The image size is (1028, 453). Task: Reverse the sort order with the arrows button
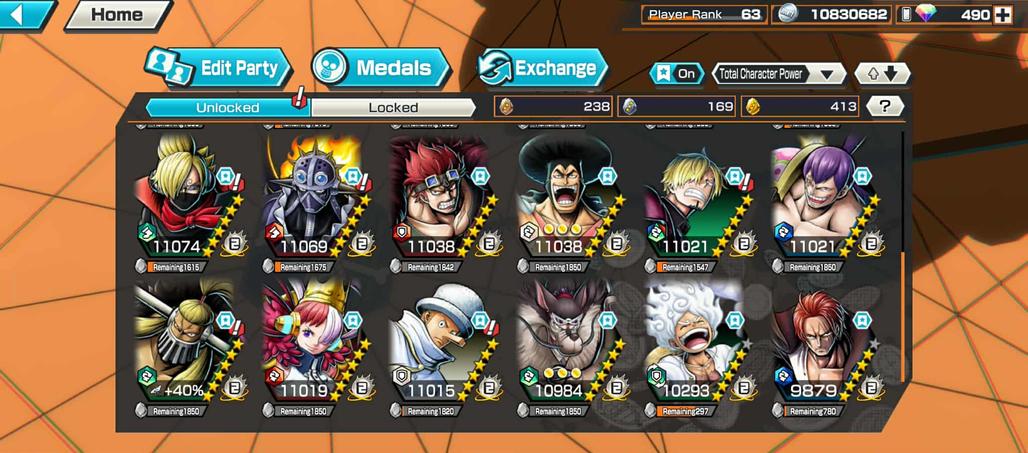tap(883, 73)
